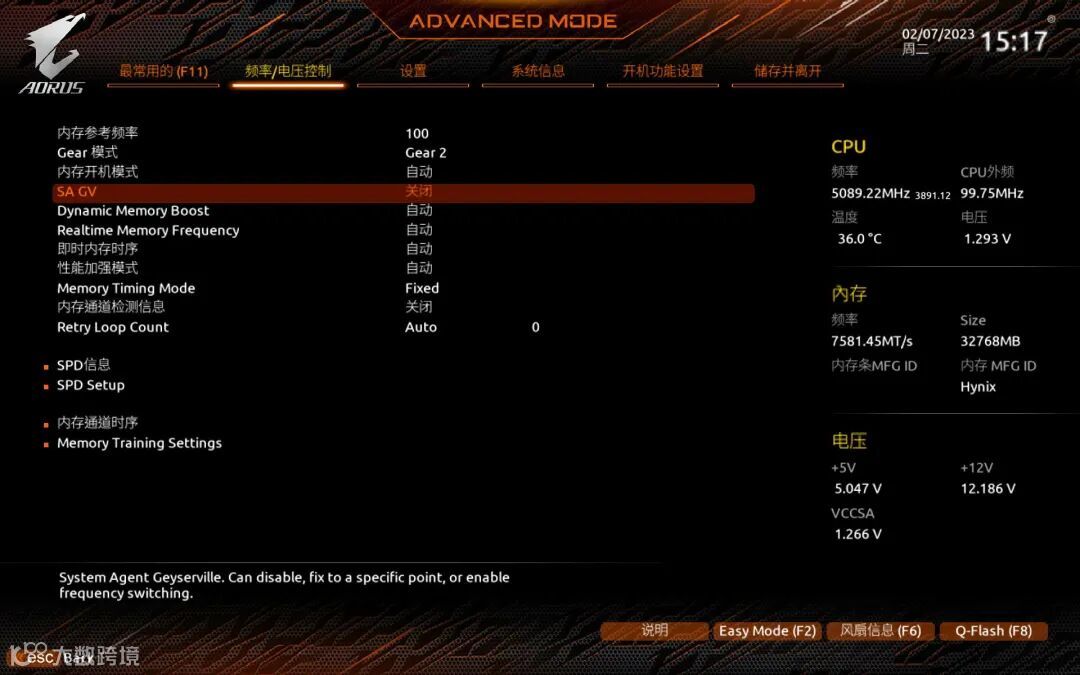Image resolution: width=1080 pixels, height=675 pixels.
Task: Select Realtime Memory Frequency option
Action: coord(148,230)
